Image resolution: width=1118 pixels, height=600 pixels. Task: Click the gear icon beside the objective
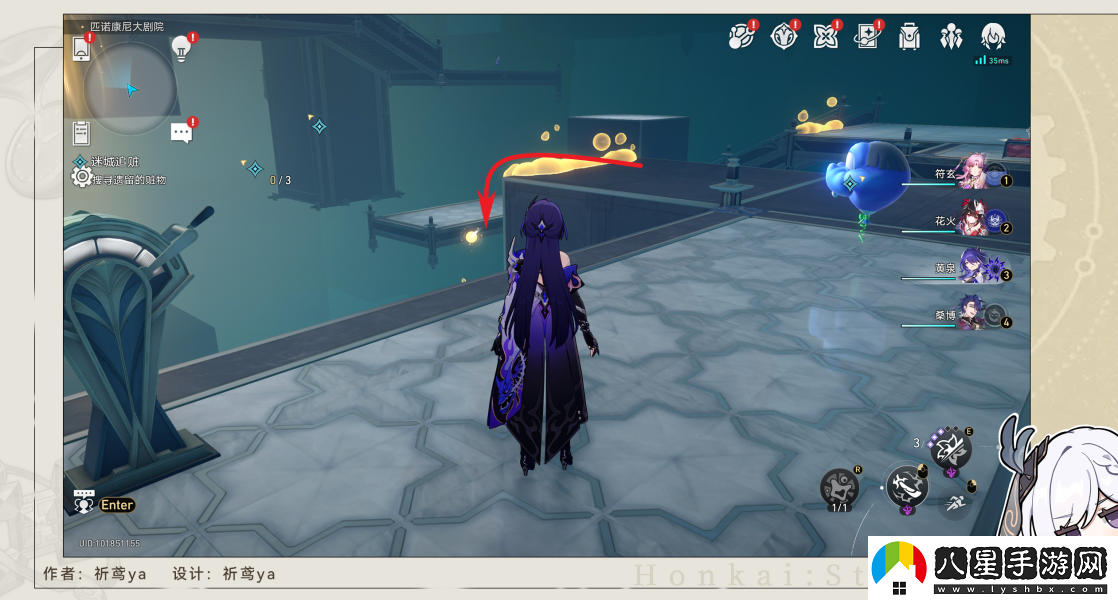(81, 177)
